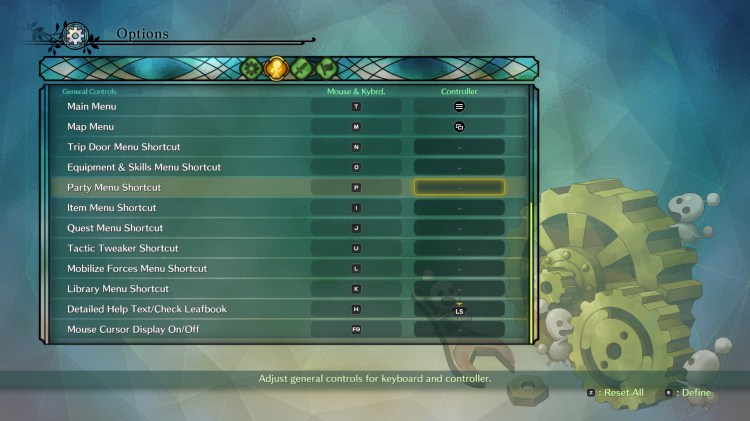Edit Trip Door Menu Shortcut keyboard binding
The width and height of the screenshot is (750, 421).
[356, 147]
